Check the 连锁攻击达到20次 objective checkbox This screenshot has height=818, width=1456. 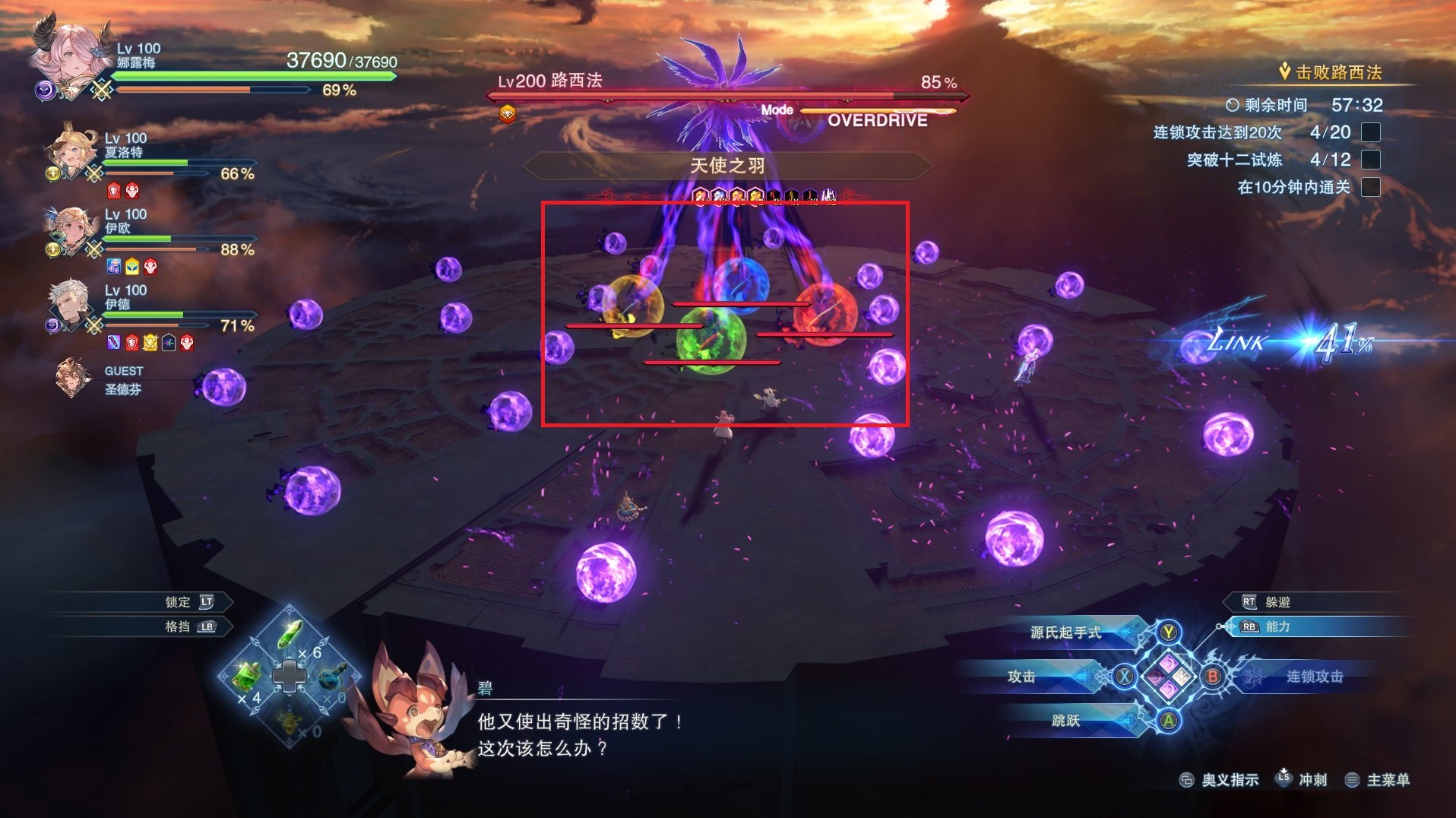pos(1372,132)
